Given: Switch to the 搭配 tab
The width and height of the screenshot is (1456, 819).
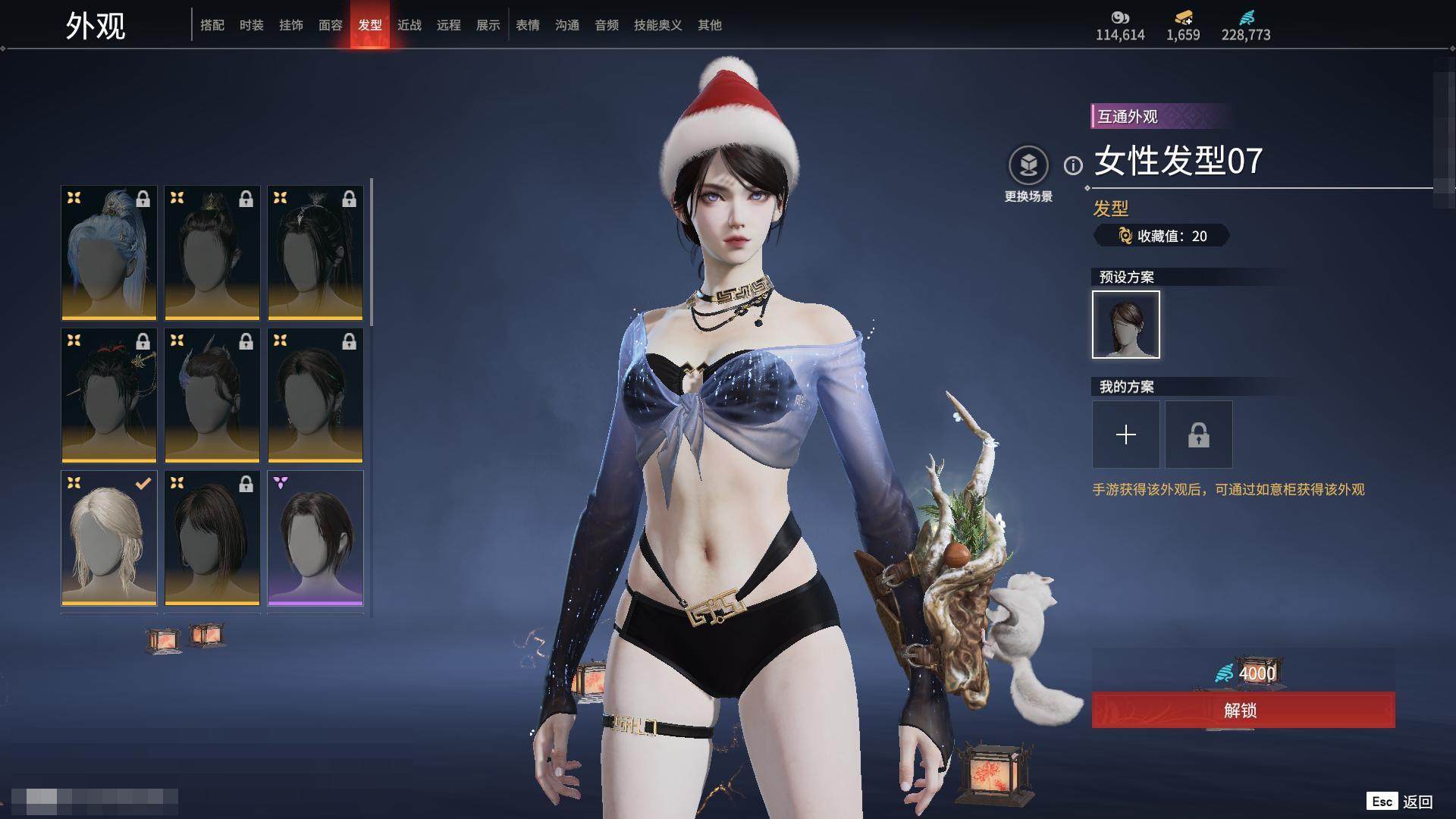Looking at the screenshot, I should [x=212, y=25].
